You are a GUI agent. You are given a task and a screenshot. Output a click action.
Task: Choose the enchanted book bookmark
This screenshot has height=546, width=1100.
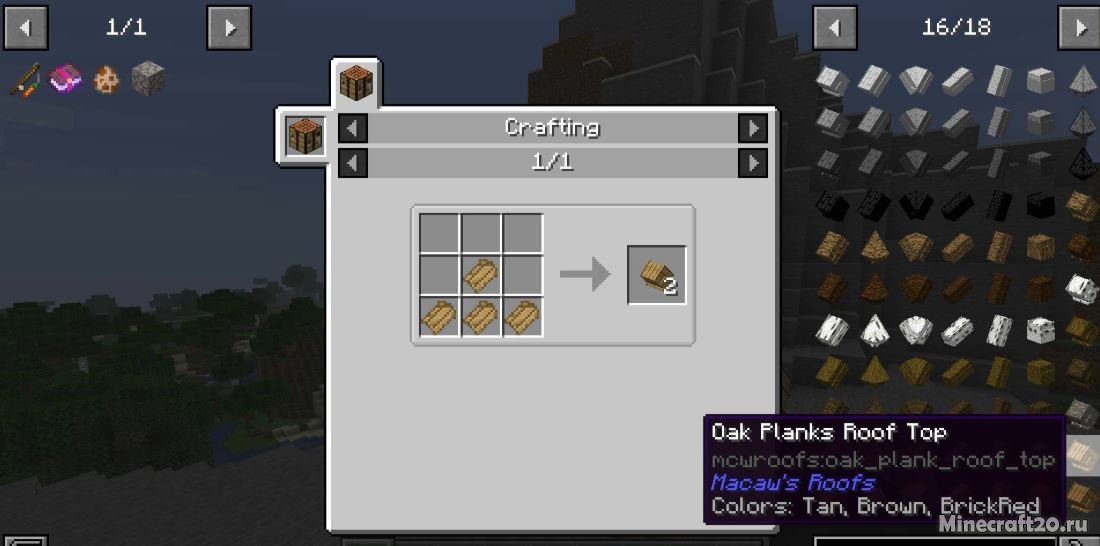pos(65,79)
